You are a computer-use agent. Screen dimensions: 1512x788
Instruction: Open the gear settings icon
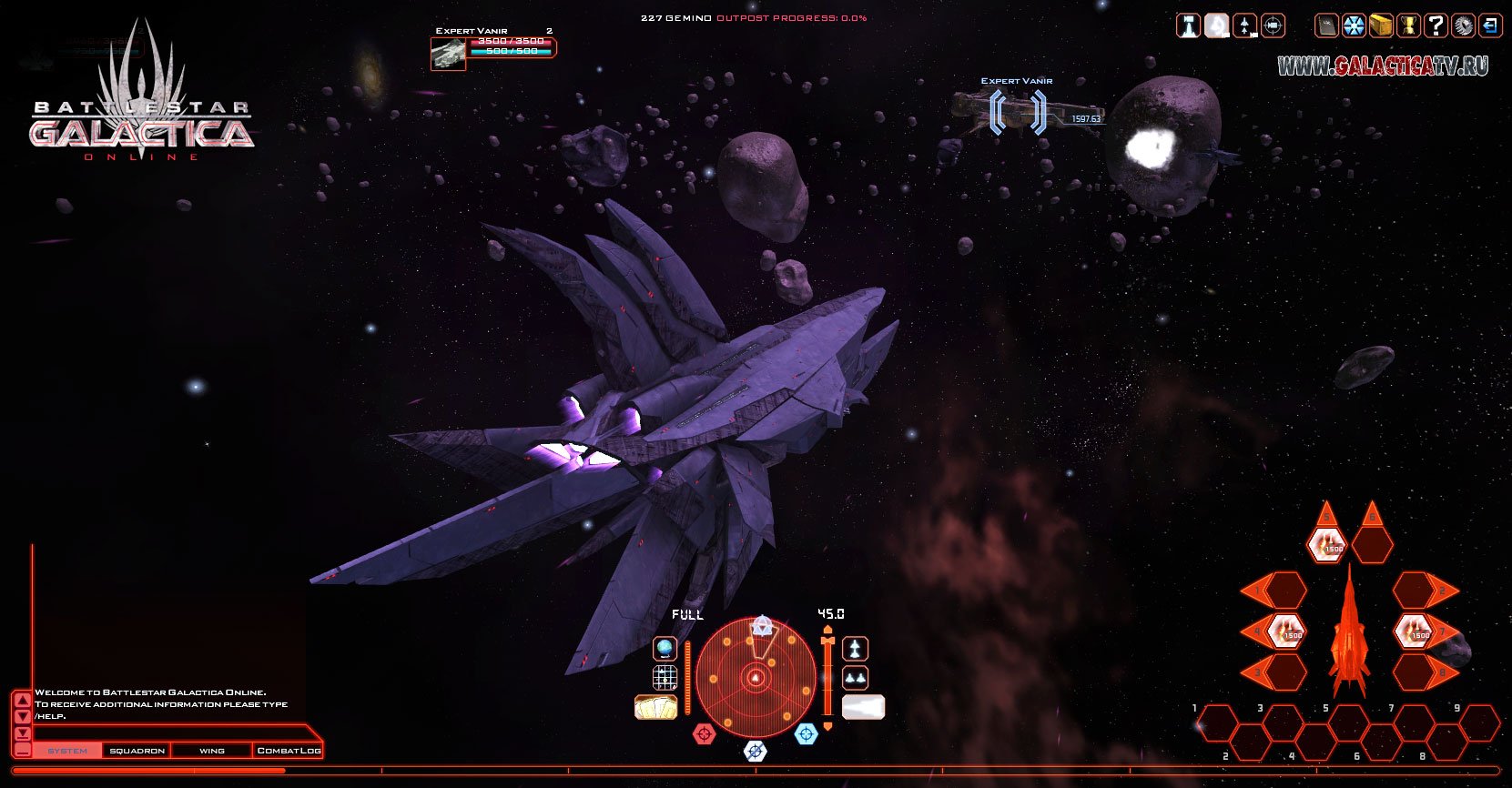click(x=1463, y=25)
